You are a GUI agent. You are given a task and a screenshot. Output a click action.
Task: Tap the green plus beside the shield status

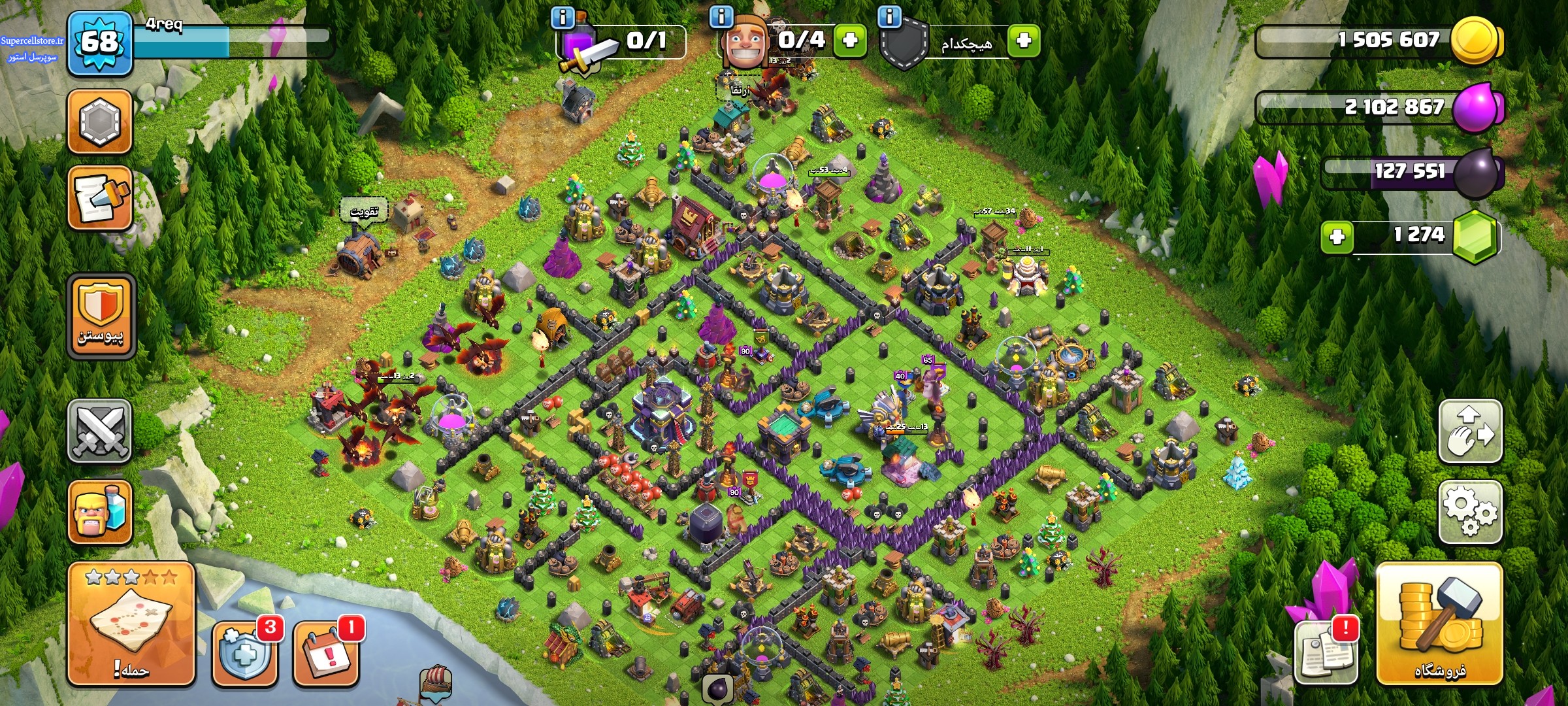(x=1024, y=41)
